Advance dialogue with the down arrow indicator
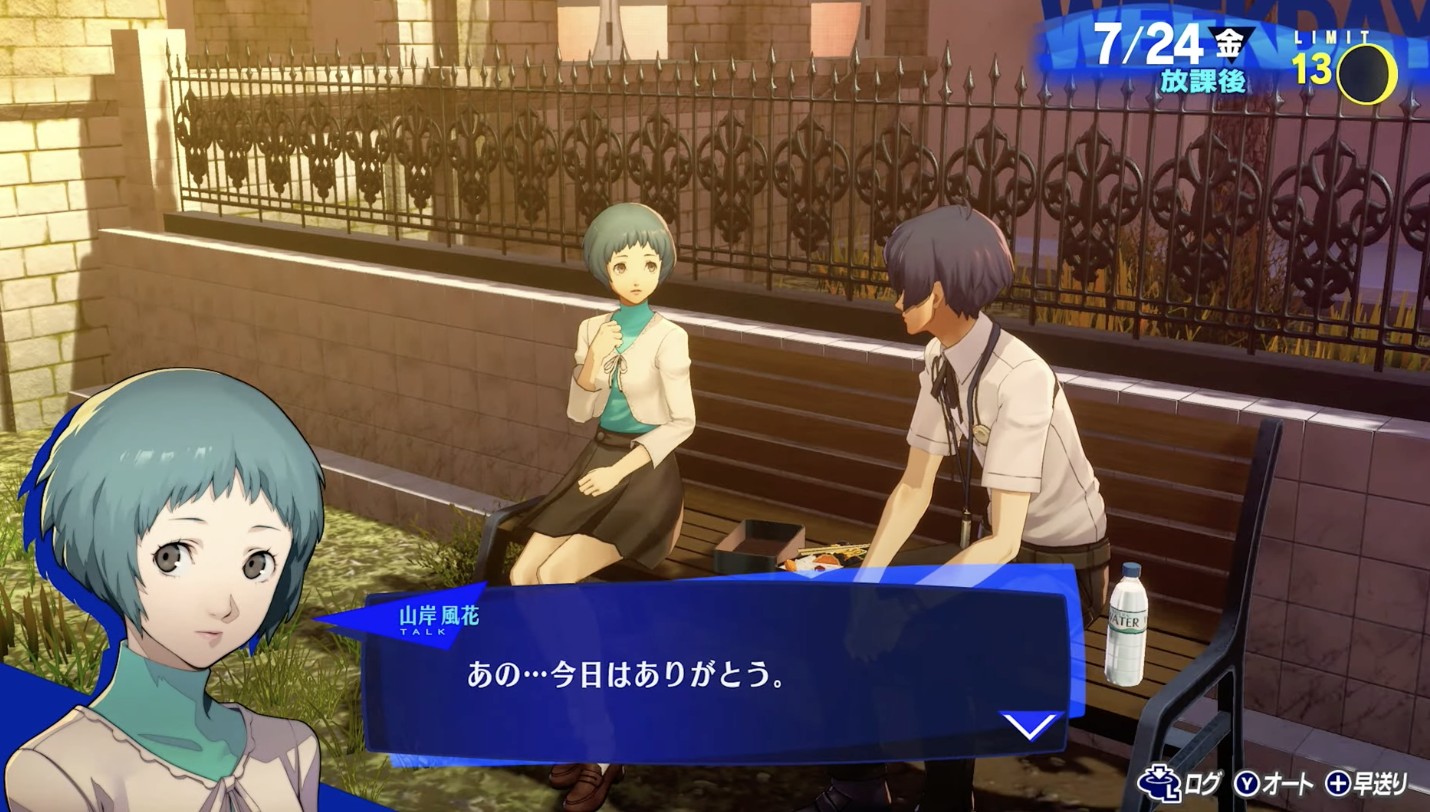This screenshot has height=812, width=1430. pos(1030,724)
